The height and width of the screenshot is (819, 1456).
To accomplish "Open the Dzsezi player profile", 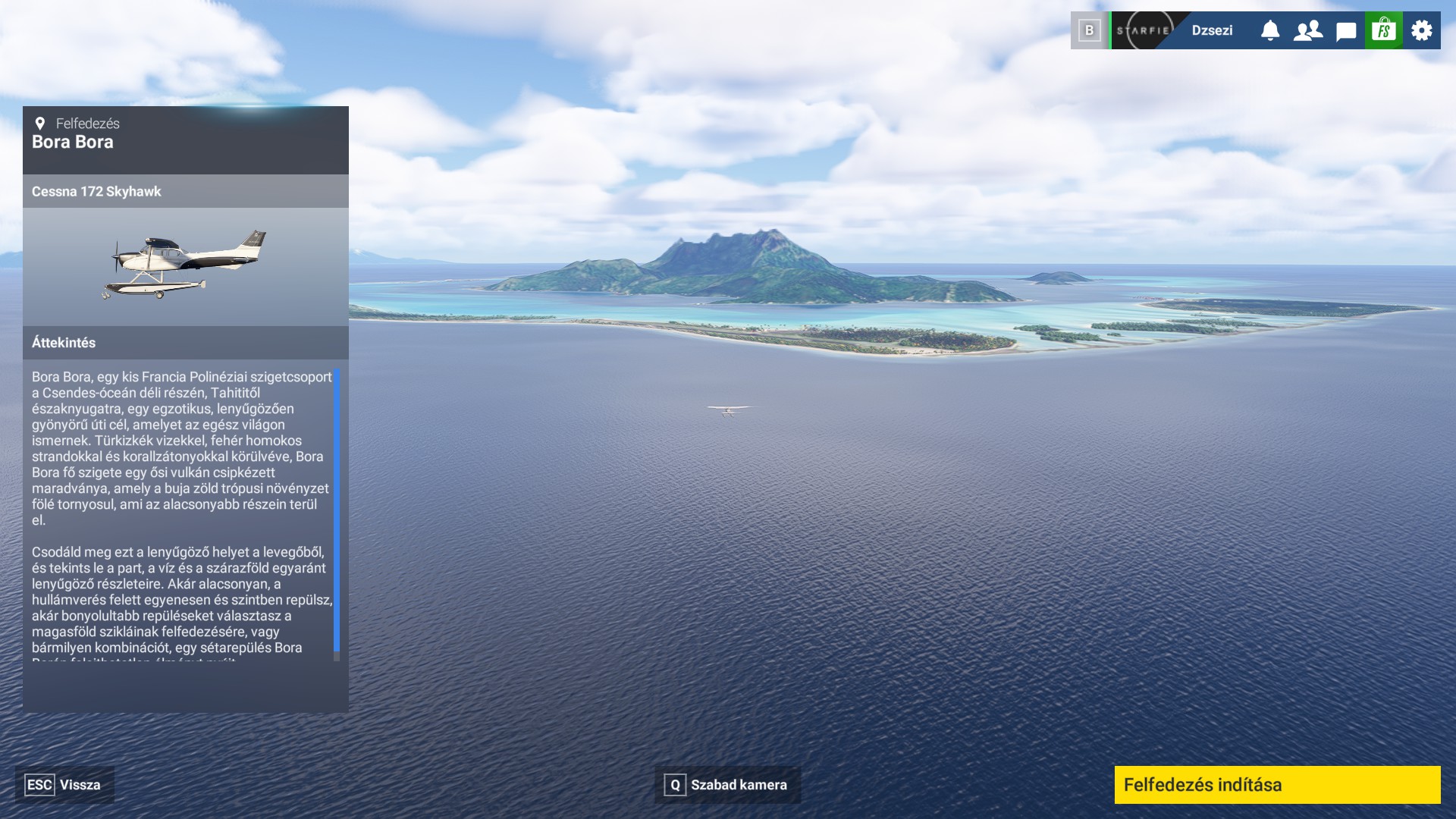I will [1211, 30].
